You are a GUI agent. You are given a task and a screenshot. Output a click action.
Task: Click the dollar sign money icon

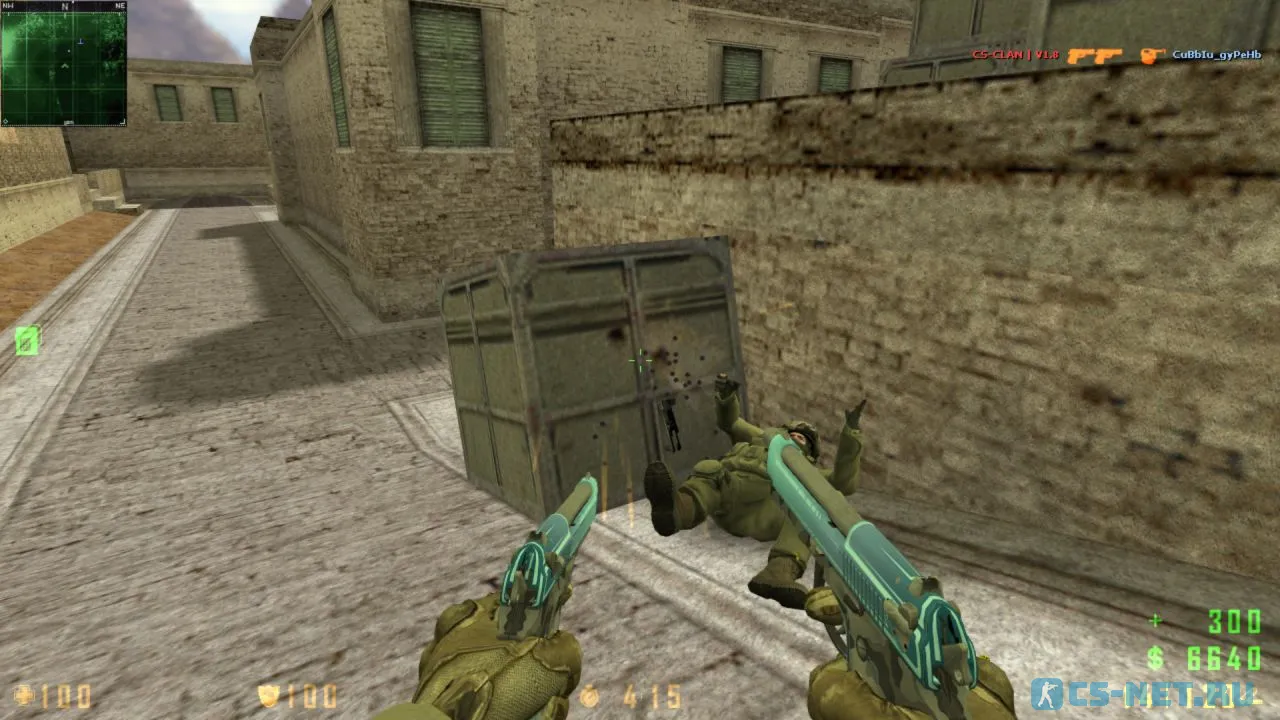pyautogui.click(x=1155, y=659)
